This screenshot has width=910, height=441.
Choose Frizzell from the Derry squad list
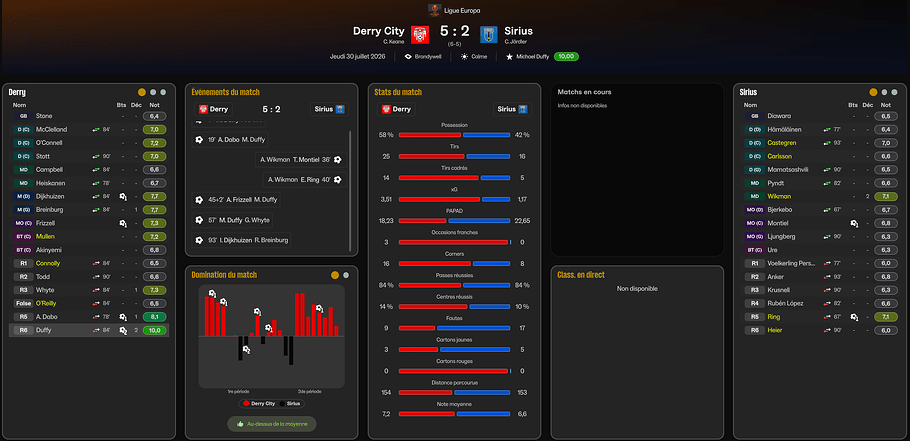click(x=45, y=222)
